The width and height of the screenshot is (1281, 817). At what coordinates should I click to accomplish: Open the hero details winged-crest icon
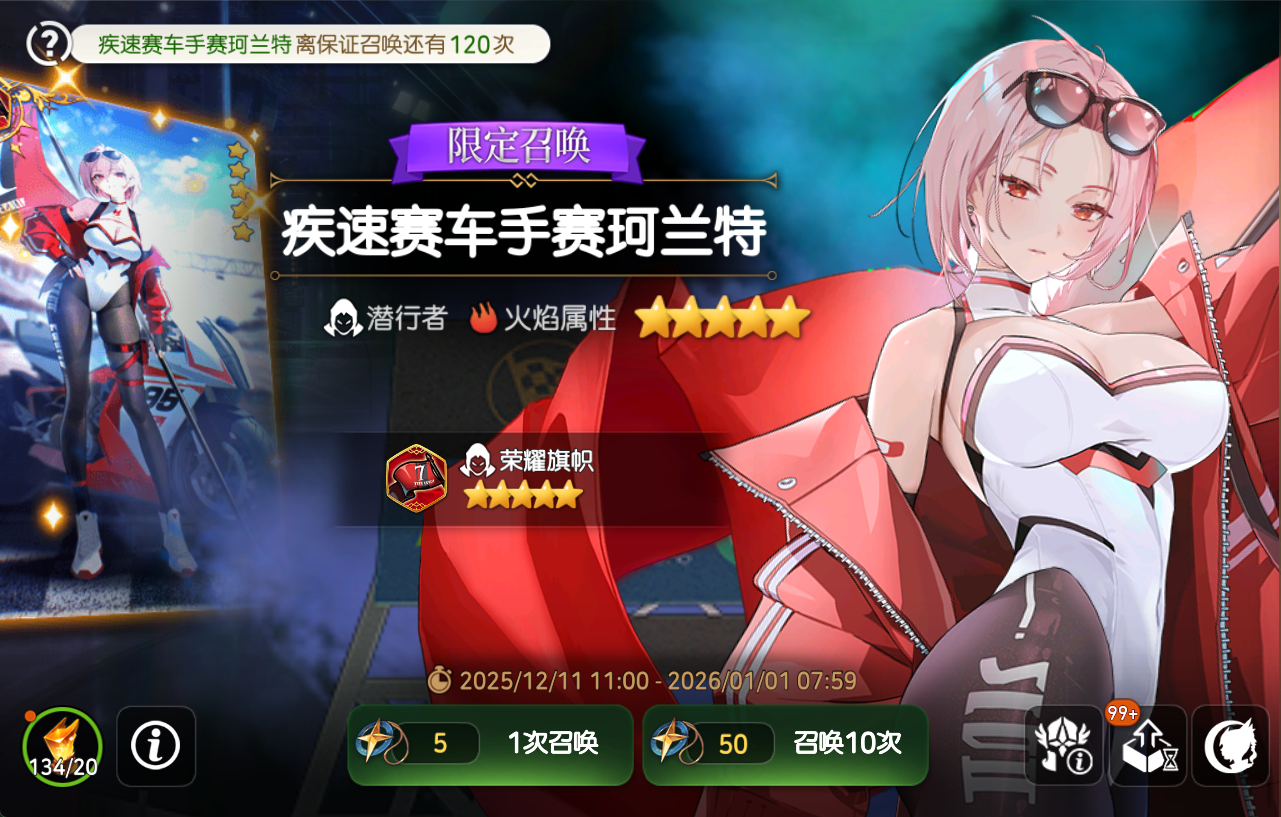[x=1062, y=745]
